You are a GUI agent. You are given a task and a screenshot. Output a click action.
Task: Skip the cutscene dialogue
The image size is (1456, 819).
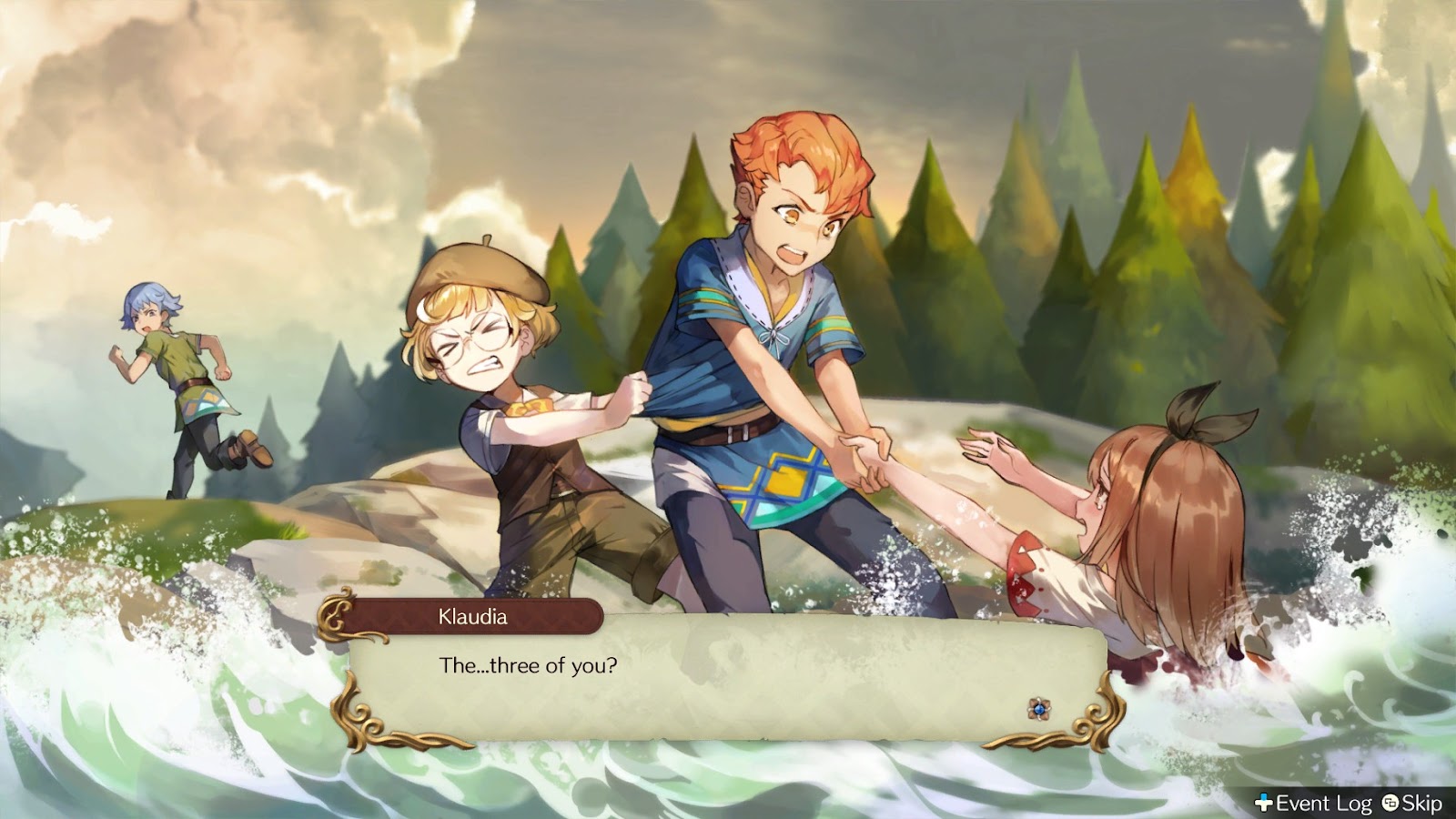[x=1412, y=803]
